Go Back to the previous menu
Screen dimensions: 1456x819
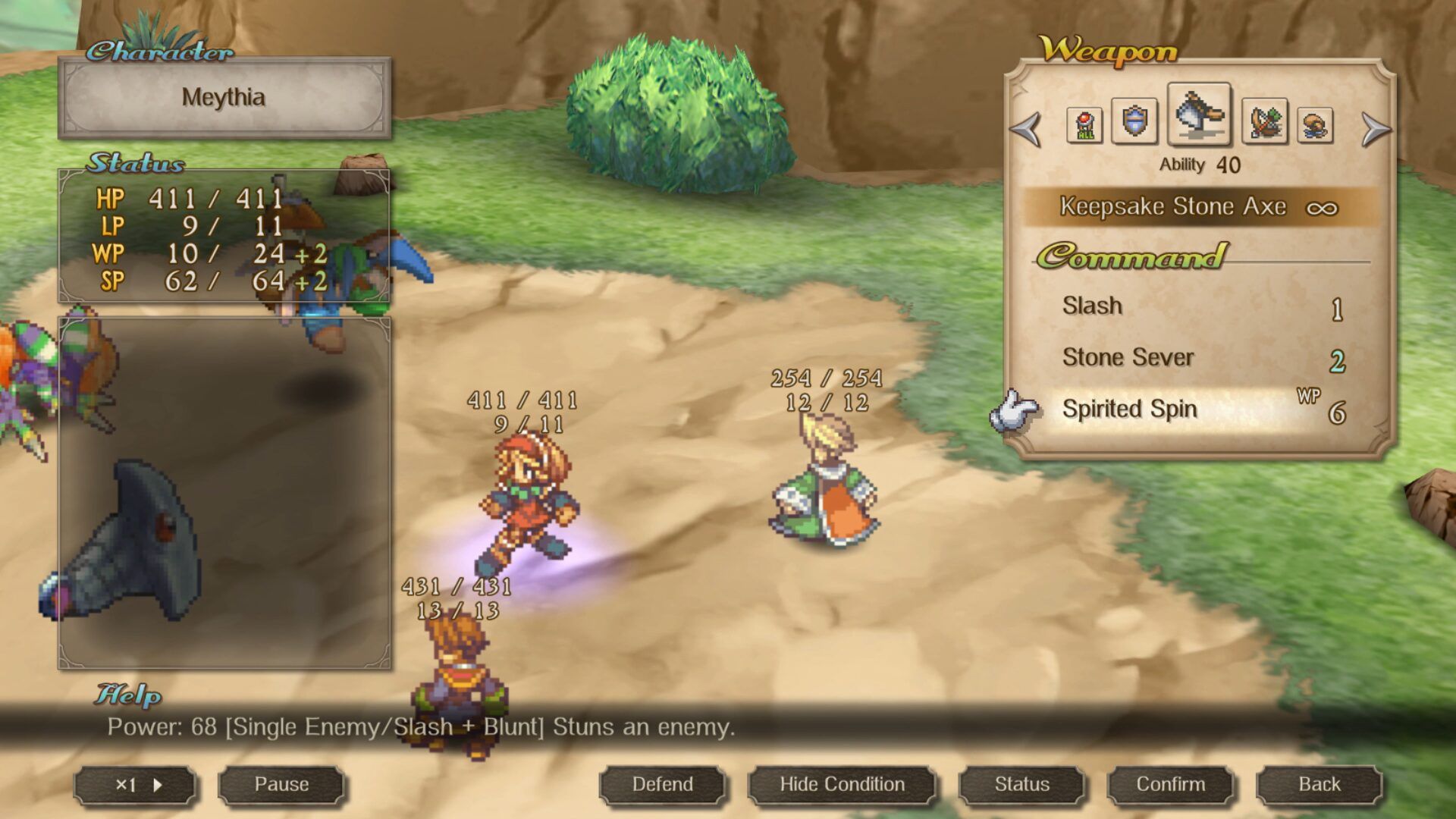click(1319, 785)
